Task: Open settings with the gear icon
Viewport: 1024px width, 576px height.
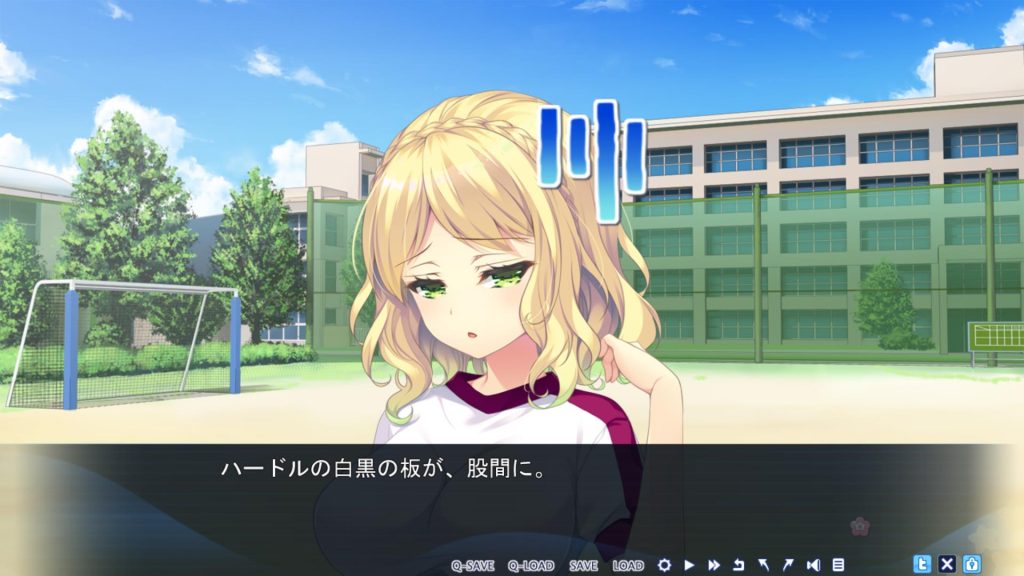Action: click(x=664, y=565)
